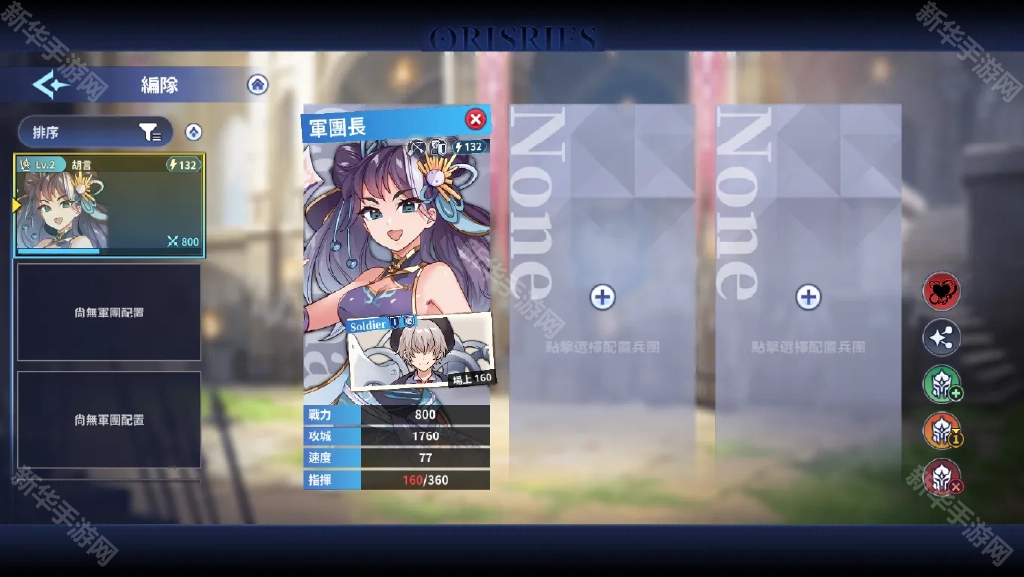Click the red helmet X icon
1024x577 pixels.
(941, 477)
